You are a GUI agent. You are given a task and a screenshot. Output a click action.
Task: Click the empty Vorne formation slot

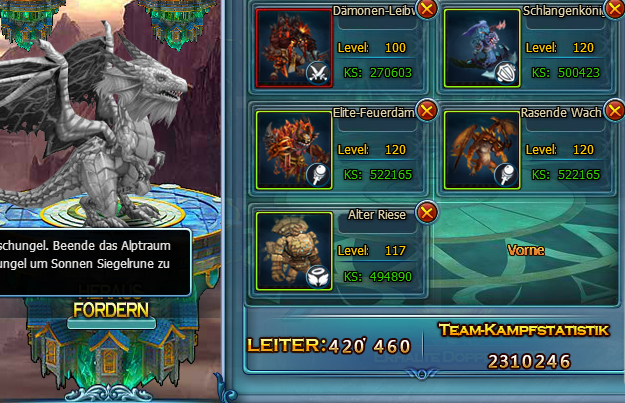tap(526, 249)
